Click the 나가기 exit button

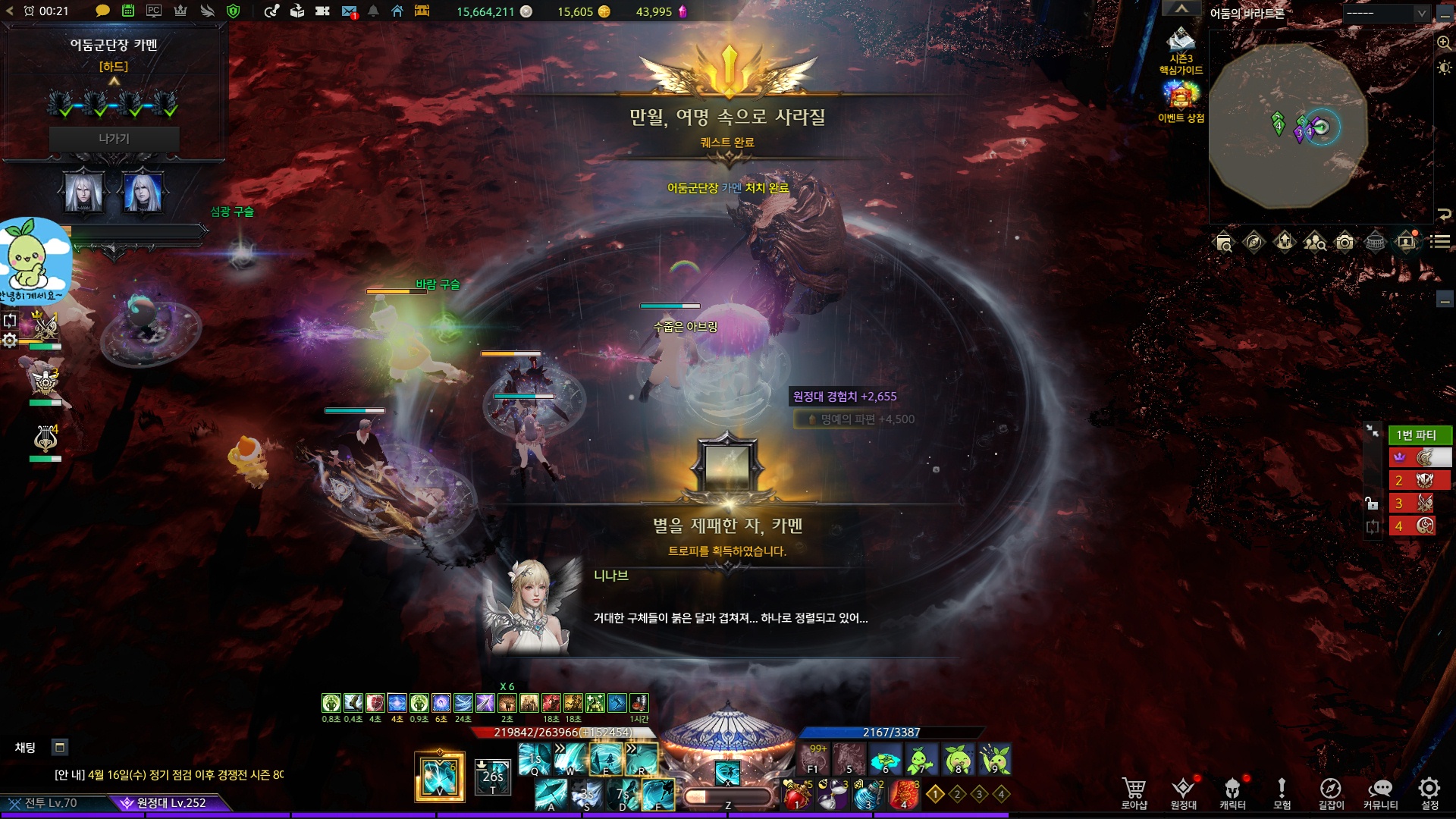114,139
